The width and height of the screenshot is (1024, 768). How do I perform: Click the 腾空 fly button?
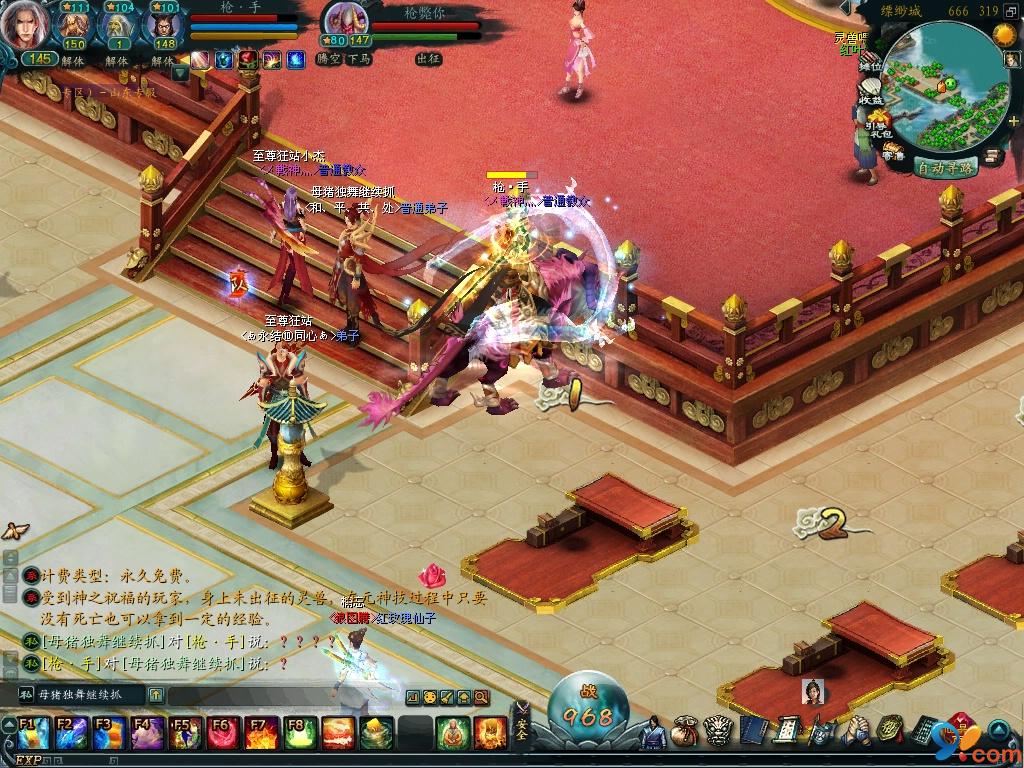coord(329,59)
